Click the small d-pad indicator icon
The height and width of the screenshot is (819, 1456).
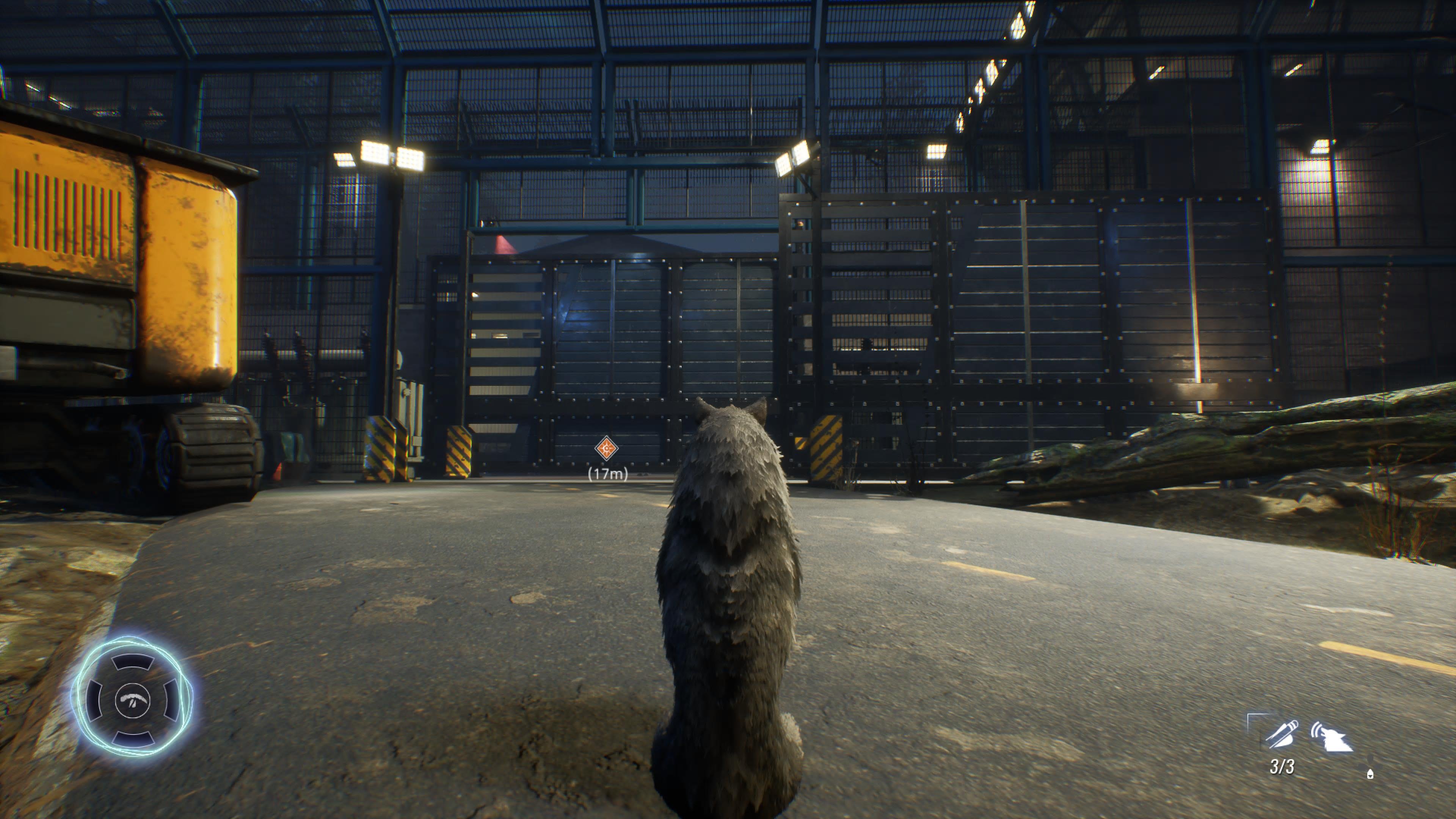tap(1370, 774)
